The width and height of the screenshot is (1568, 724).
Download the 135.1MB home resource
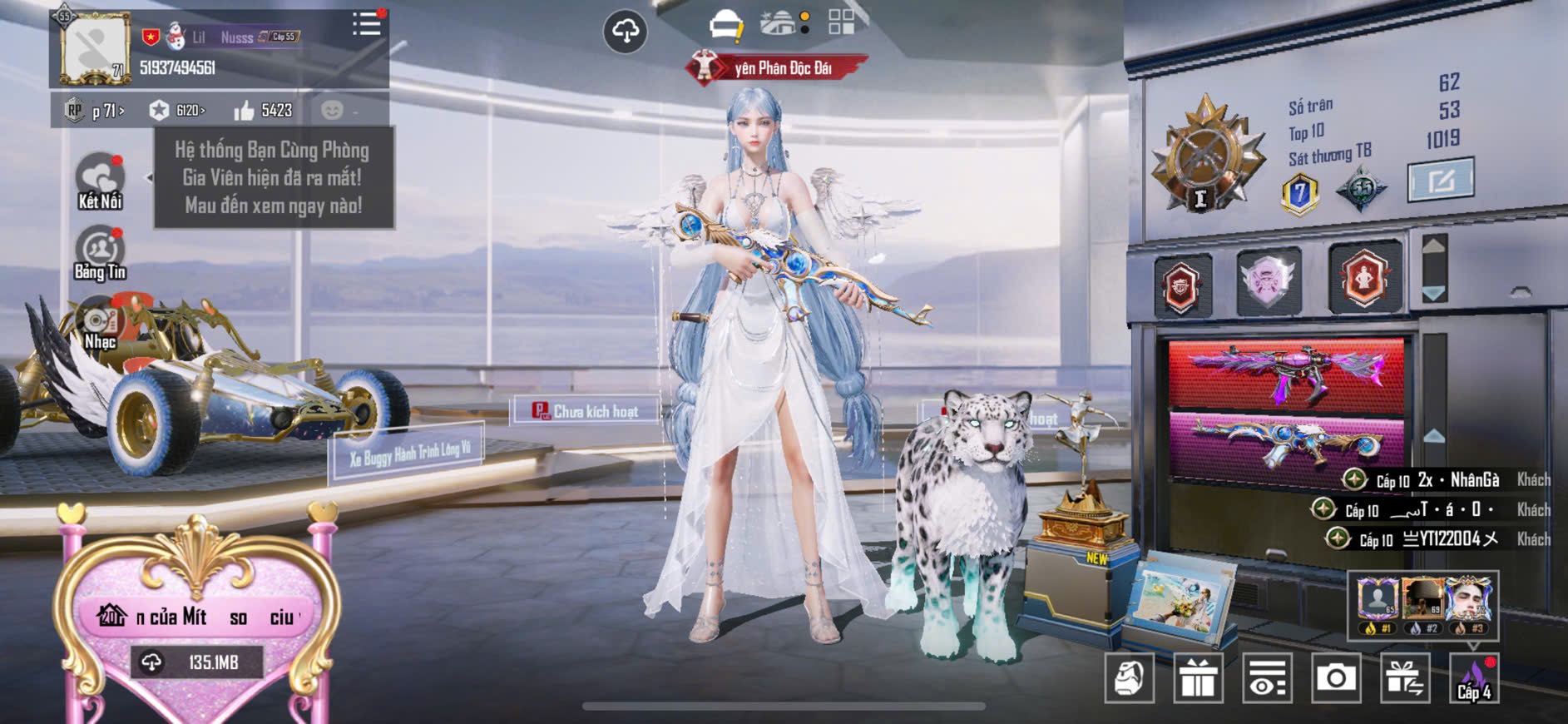[x=197, y=662]
